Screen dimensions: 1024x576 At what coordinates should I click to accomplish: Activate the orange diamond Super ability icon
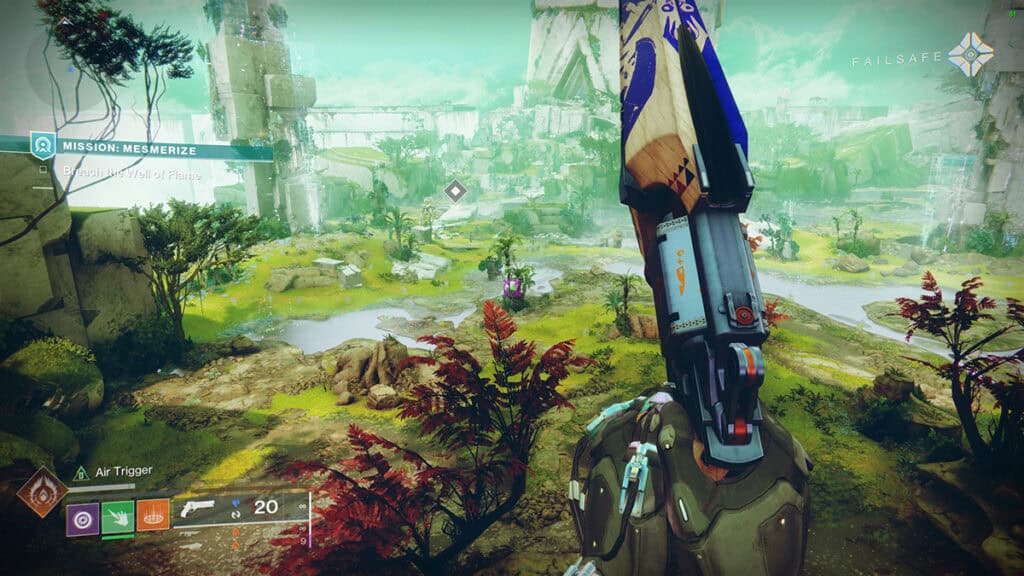tap(41, 492)
